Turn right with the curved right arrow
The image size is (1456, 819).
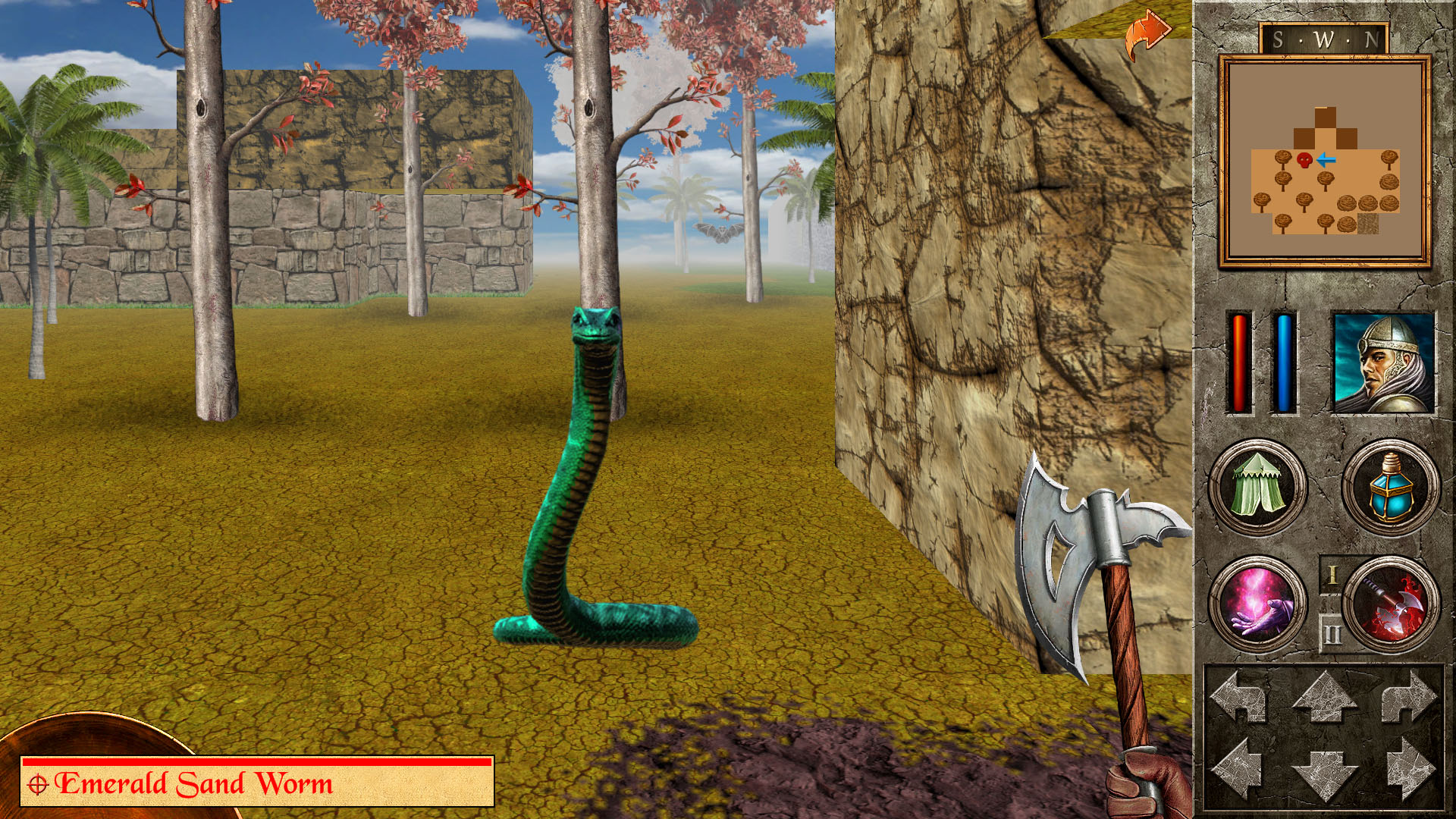point(1409,696)
